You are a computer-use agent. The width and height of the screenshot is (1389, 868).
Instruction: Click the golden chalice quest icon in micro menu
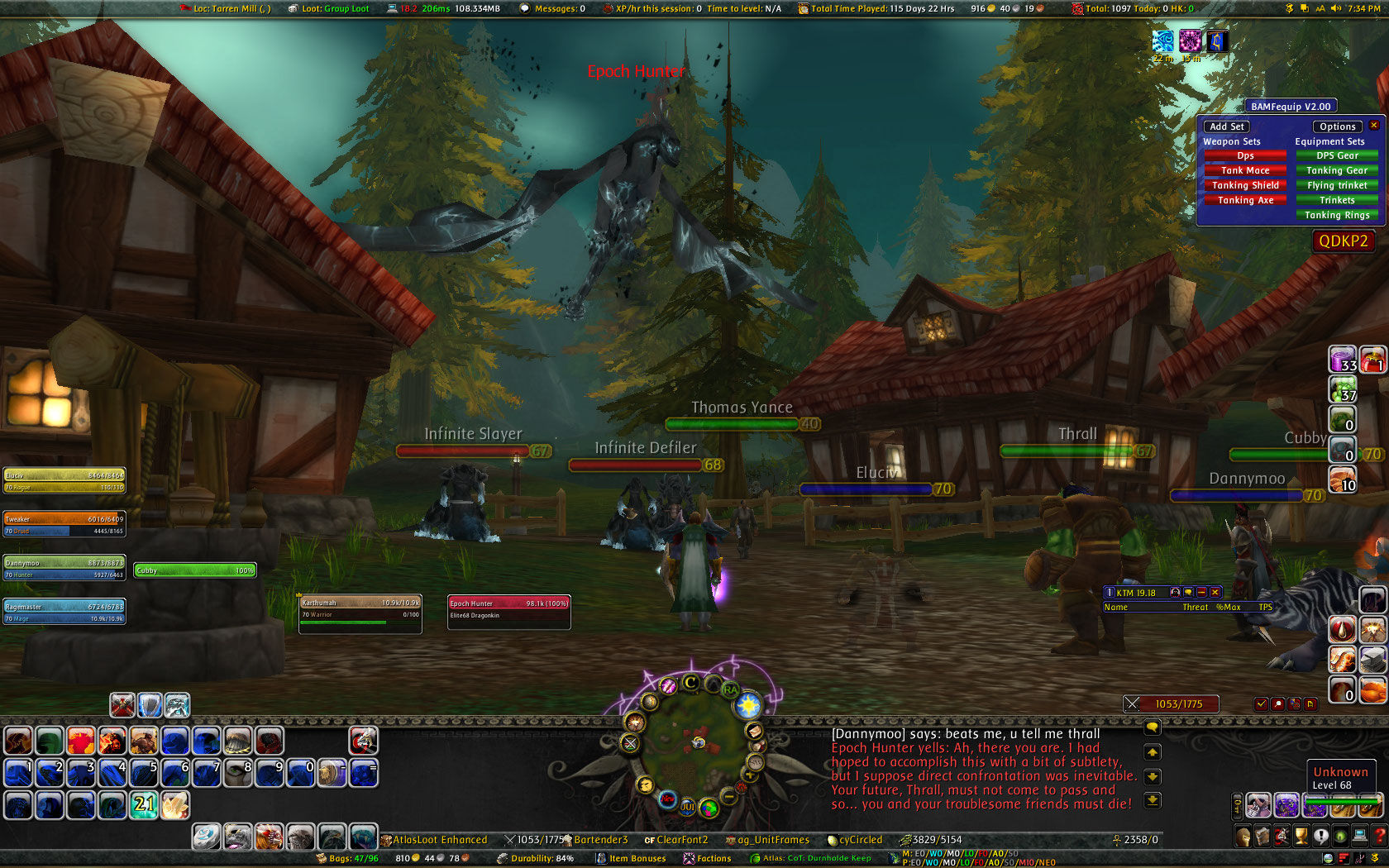click(1301, 836)
